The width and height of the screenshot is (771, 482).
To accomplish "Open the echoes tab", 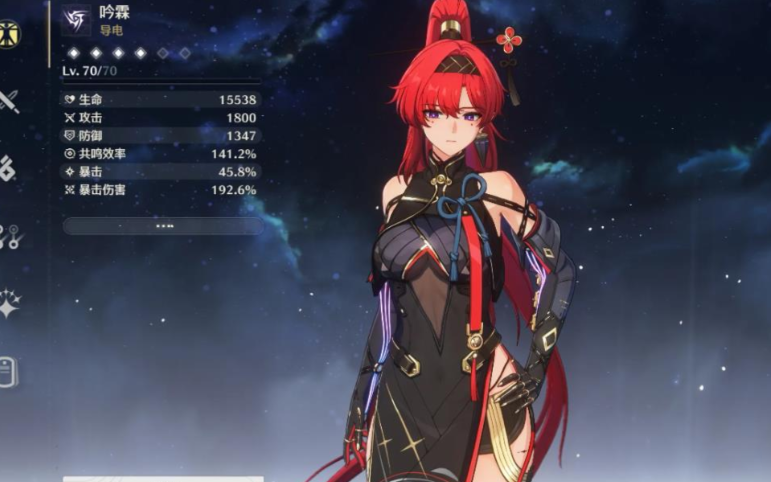I will coord(8,169).
